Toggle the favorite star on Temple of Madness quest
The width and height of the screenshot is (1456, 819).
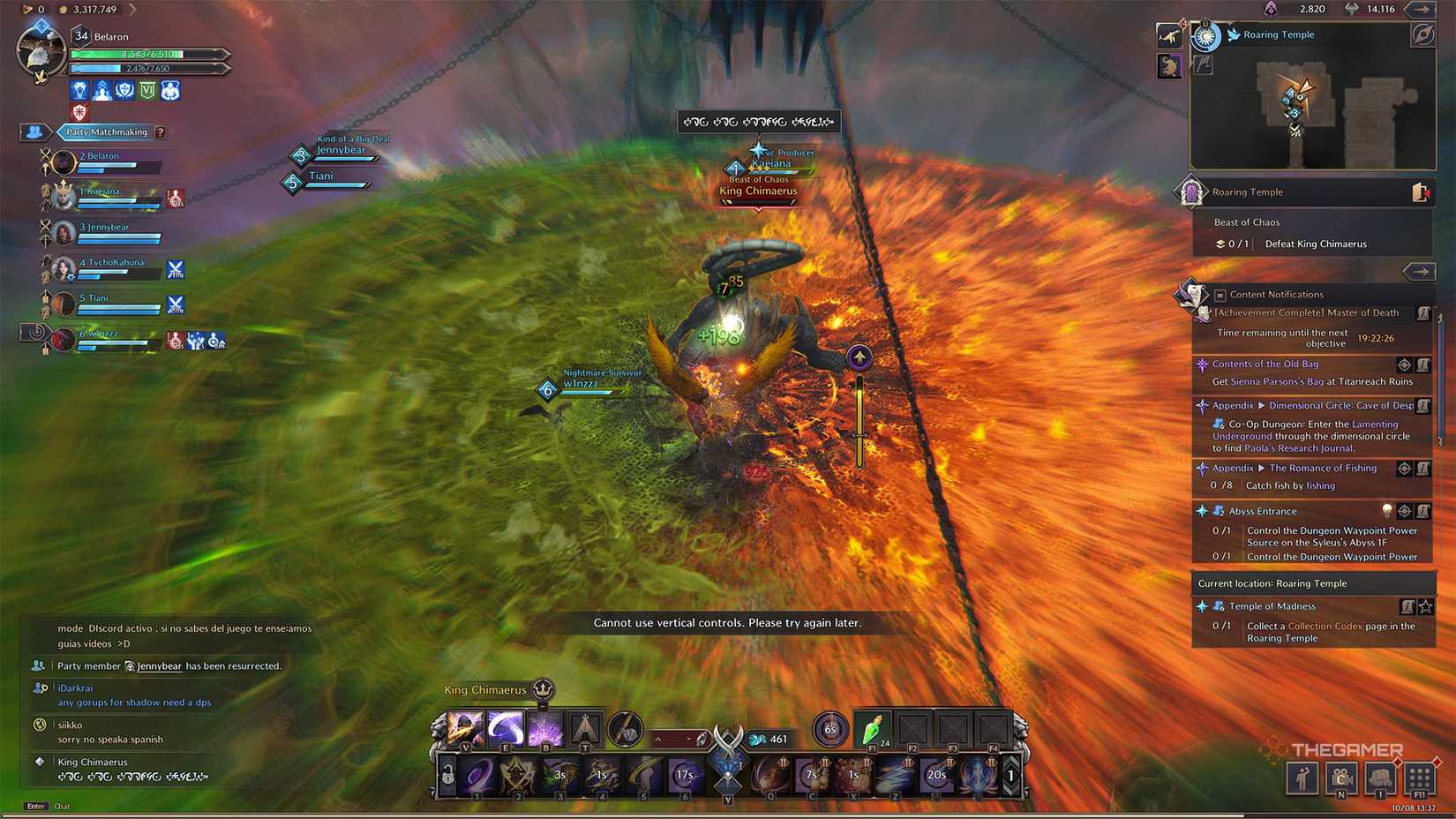point(1424,606)
